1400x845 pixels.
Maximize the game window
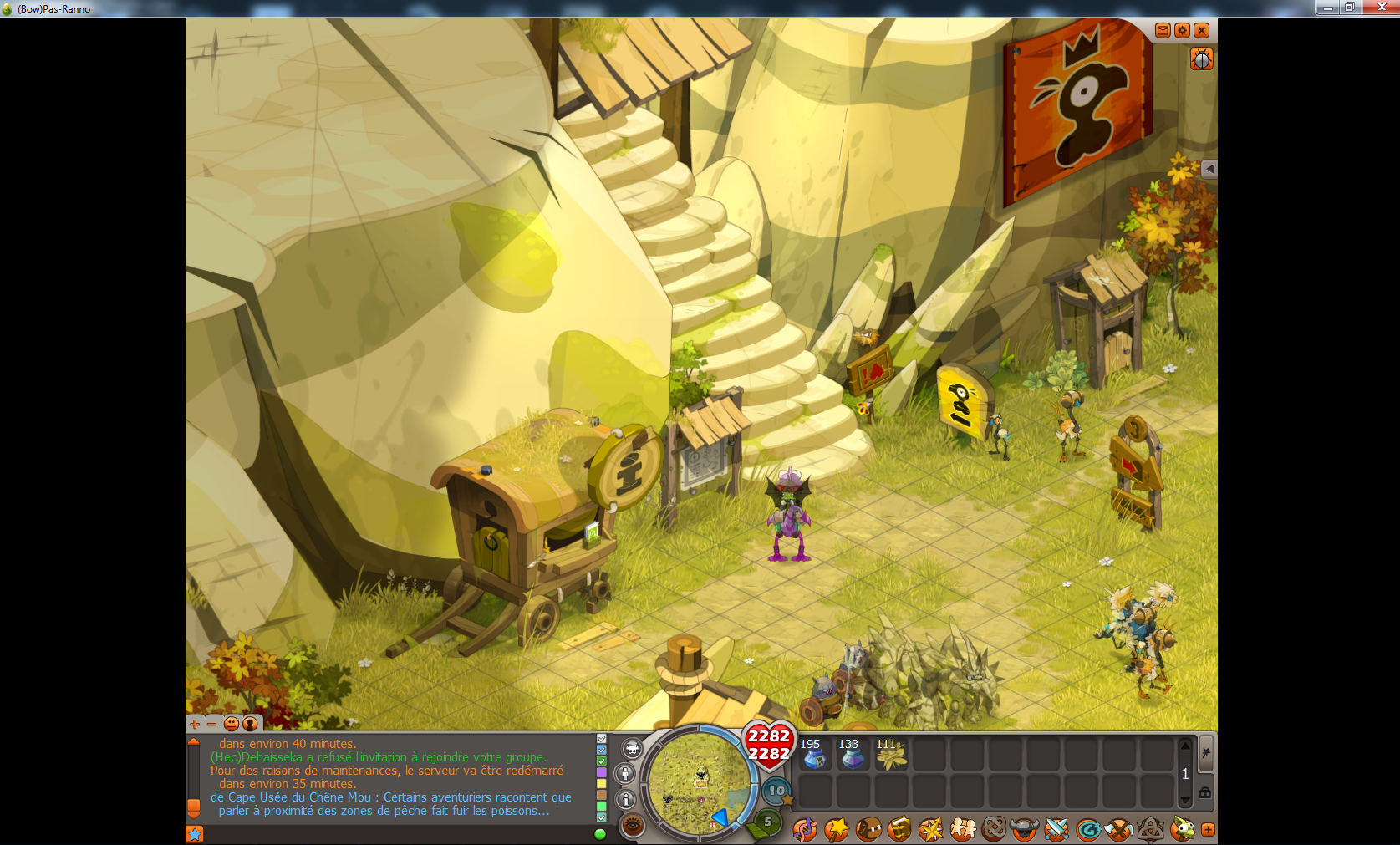(x=1349, y=8)
